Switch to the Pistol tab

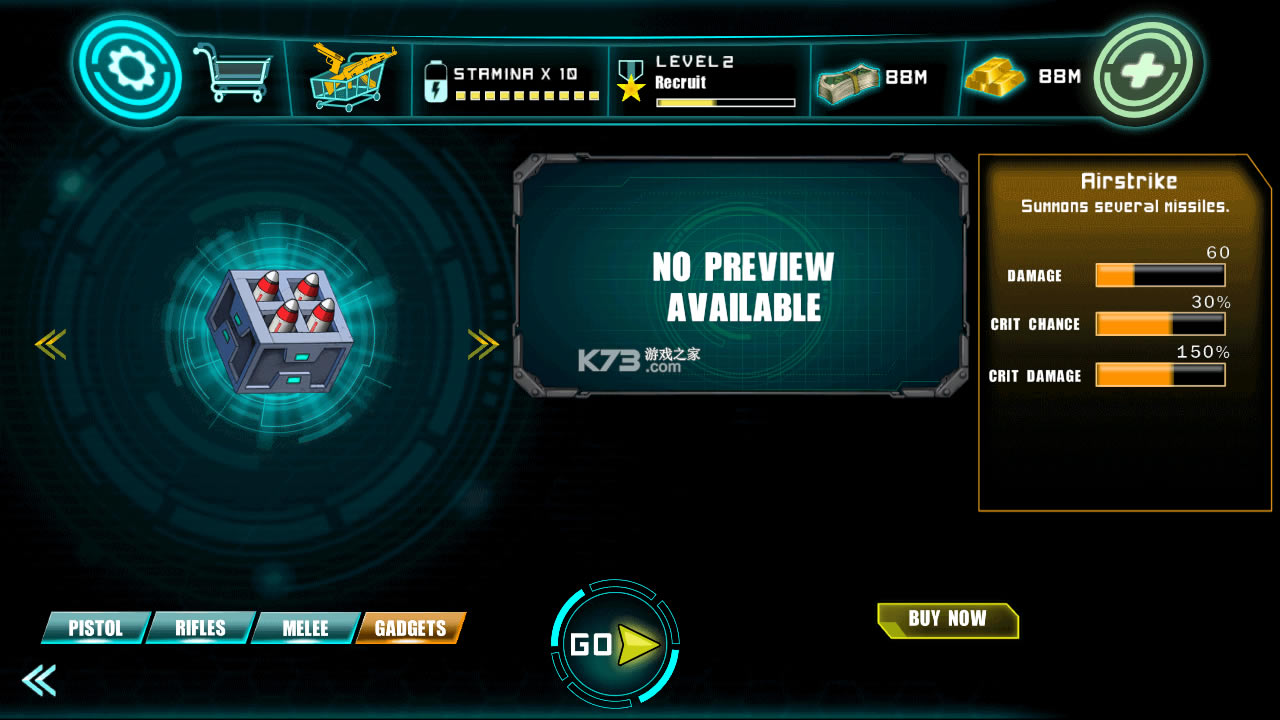pos(96,628)
